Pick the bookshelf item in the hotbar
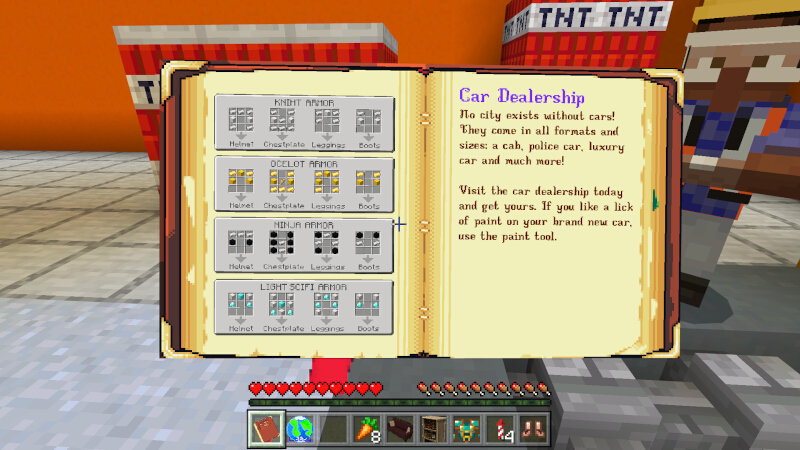The width and height of the screenshot is (800, 450). coord(433,428)
